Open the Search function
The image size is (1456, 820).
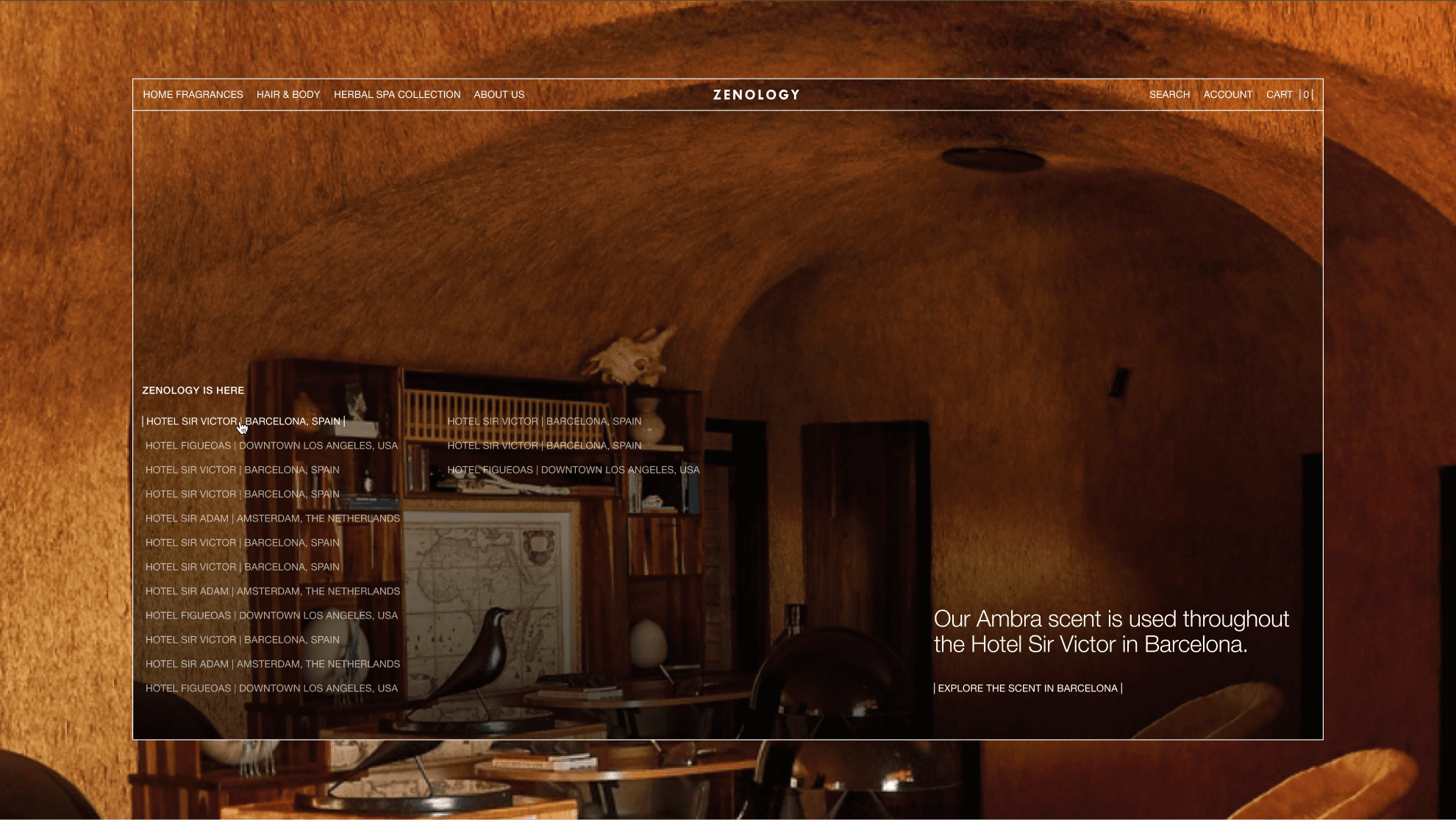(1169, 95)
